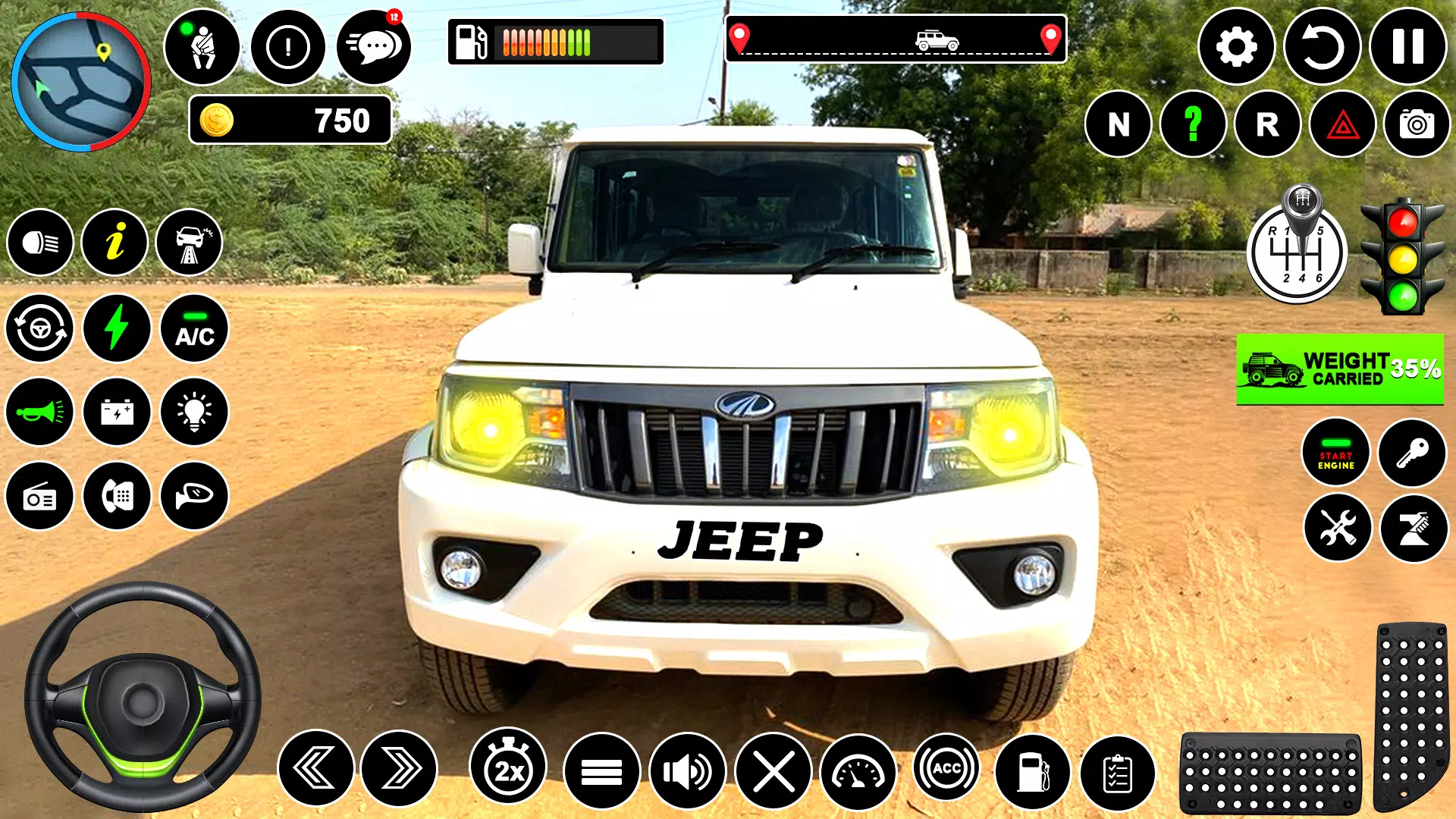Shift into Neutral with the N button
This screenshot has height=819, width=1456.
pyautogui.click(x=1119, y=124)
